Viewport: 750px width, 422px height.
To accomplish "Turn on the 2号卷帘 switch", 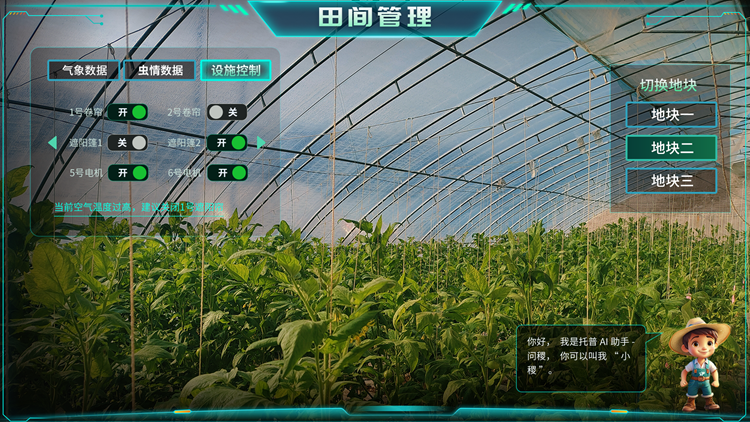I will 226,112.
